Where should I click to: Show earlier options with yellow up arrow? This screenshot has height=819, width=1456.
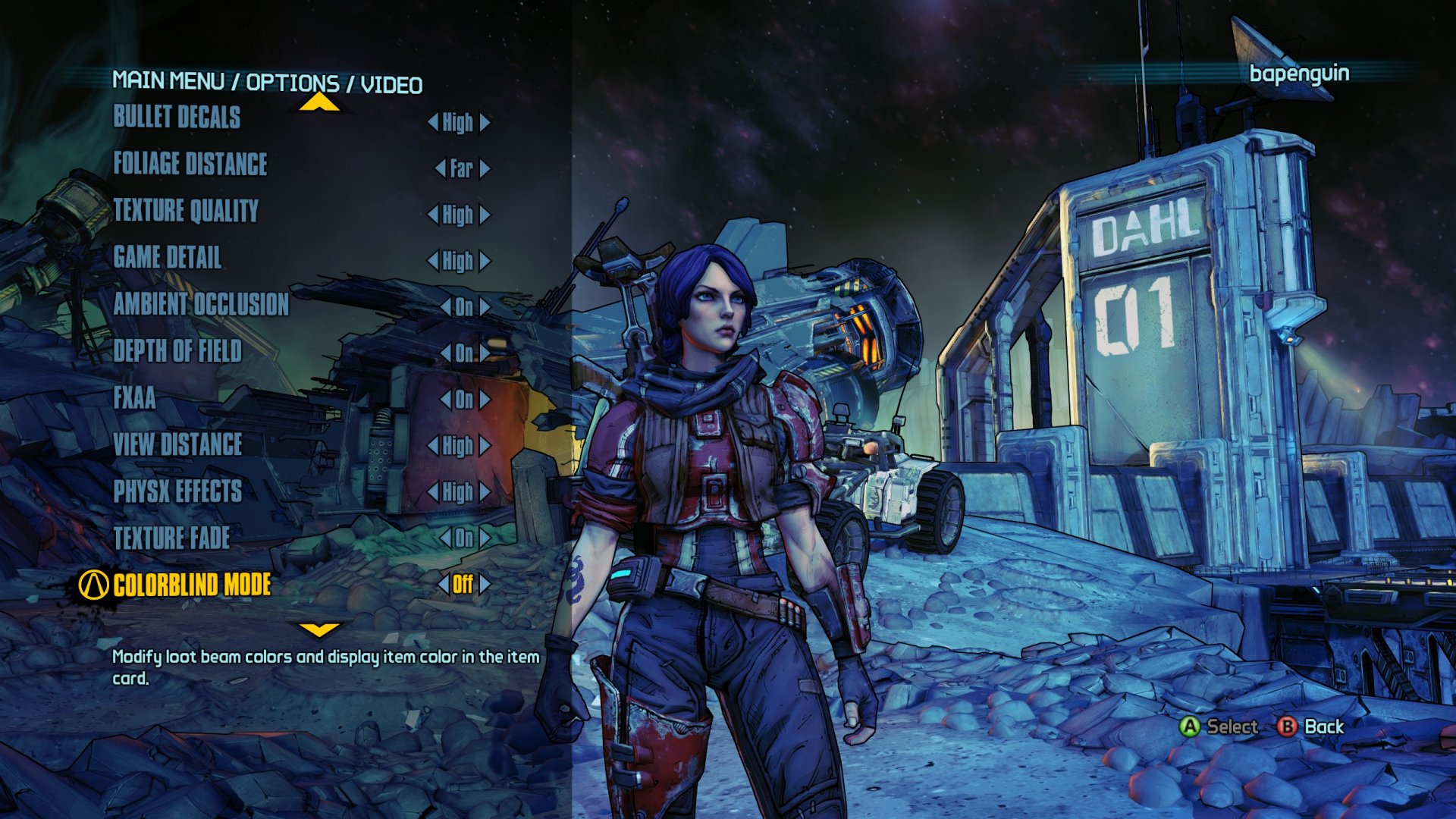319,103
